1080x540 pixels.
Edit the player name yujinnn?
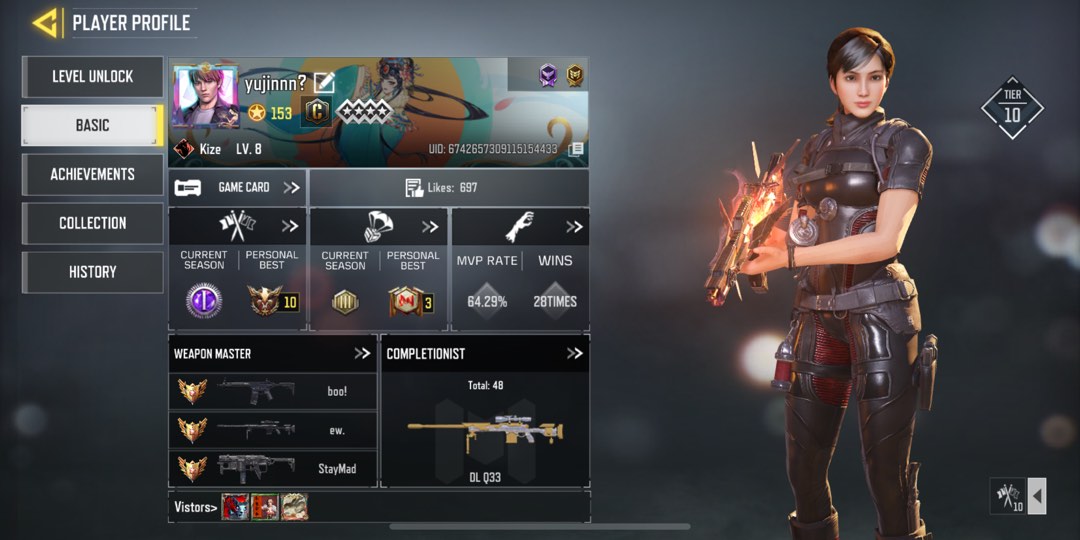pos(324,83)
